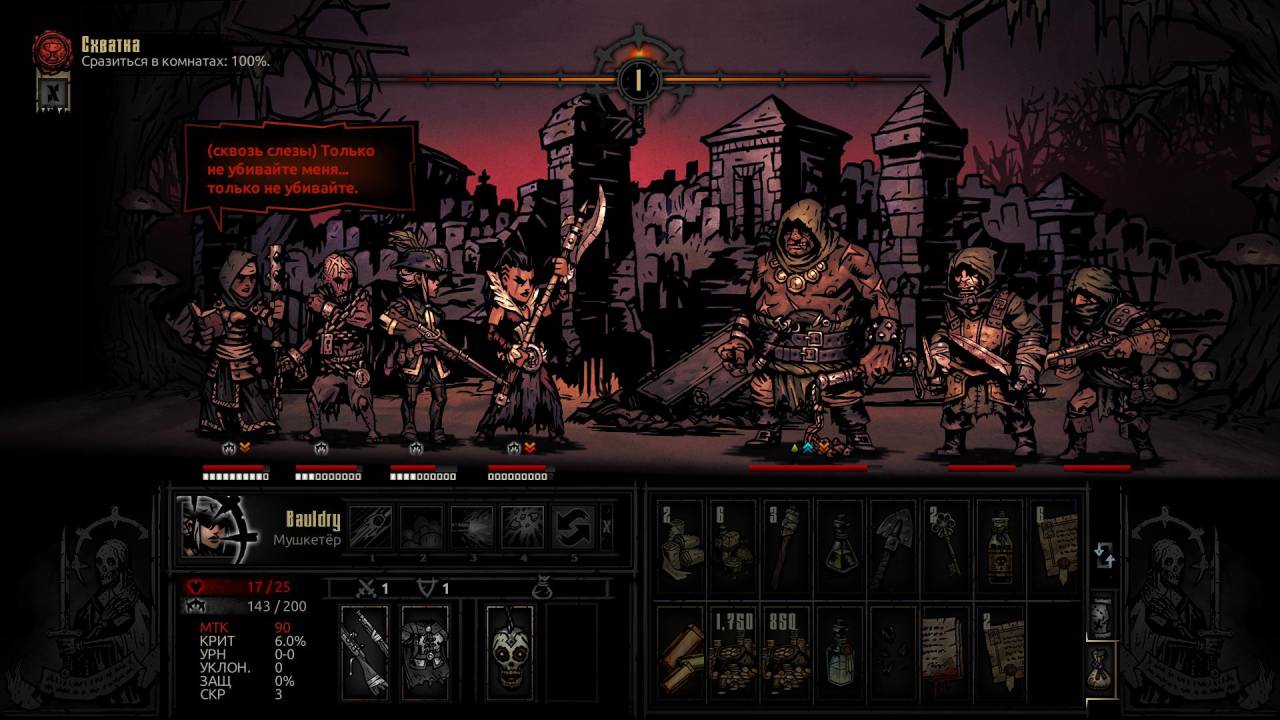Select the 1,750 gold pile

click(x=733, y=651)
